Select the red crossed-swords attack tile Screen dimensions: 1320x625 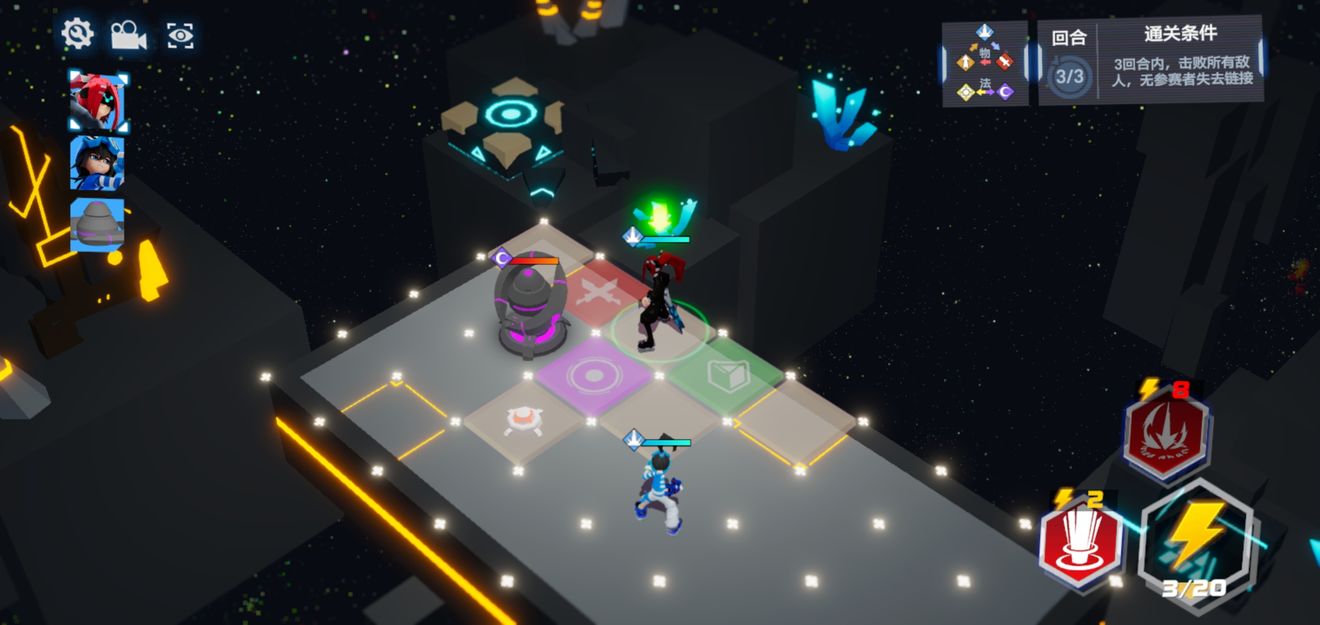603,295
